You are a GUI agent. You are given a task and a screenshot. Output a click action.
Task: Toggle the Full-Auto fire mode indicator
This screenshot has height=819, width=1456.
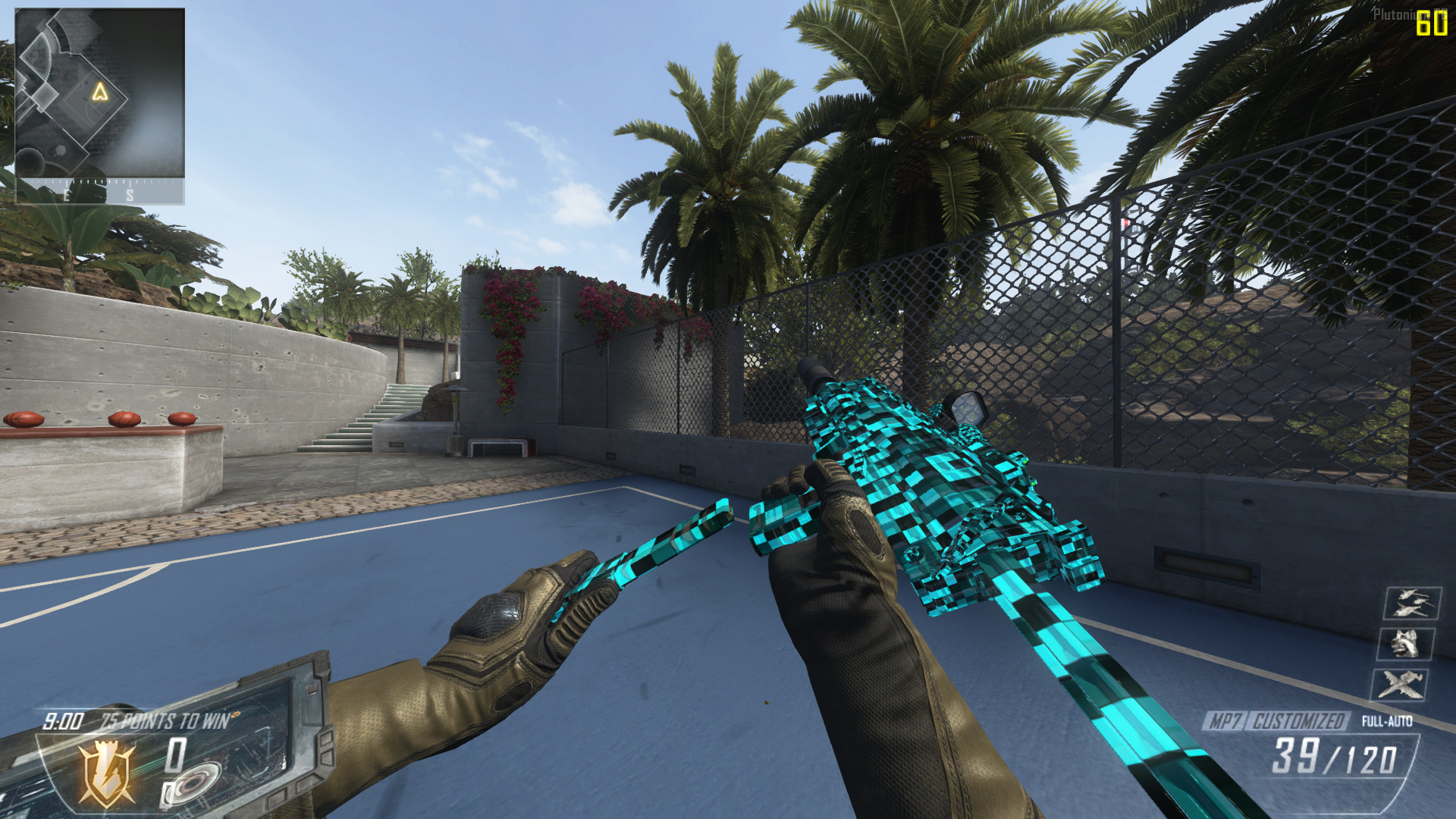[x=1386, y=721]
